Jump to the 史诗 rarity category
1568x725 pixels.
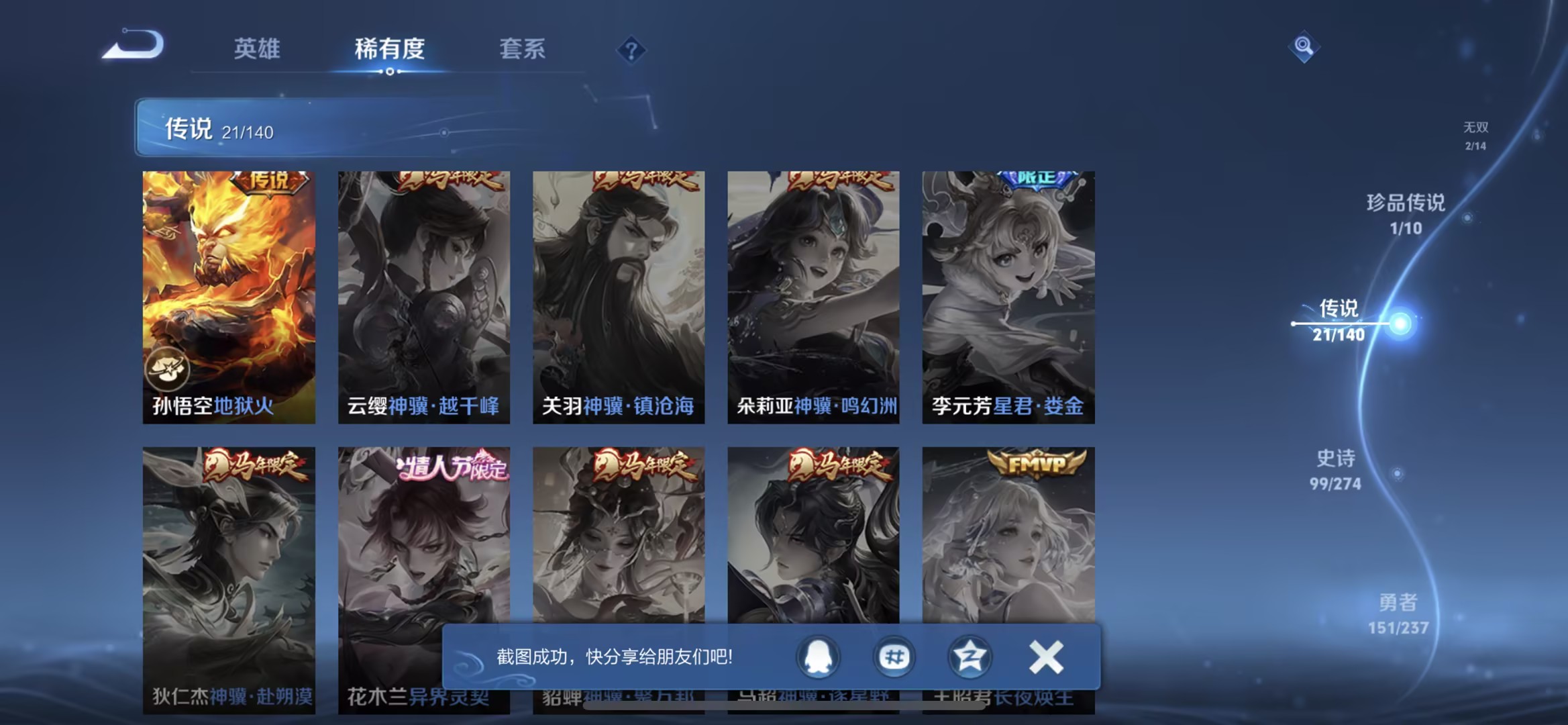(x=1334, y=469)
